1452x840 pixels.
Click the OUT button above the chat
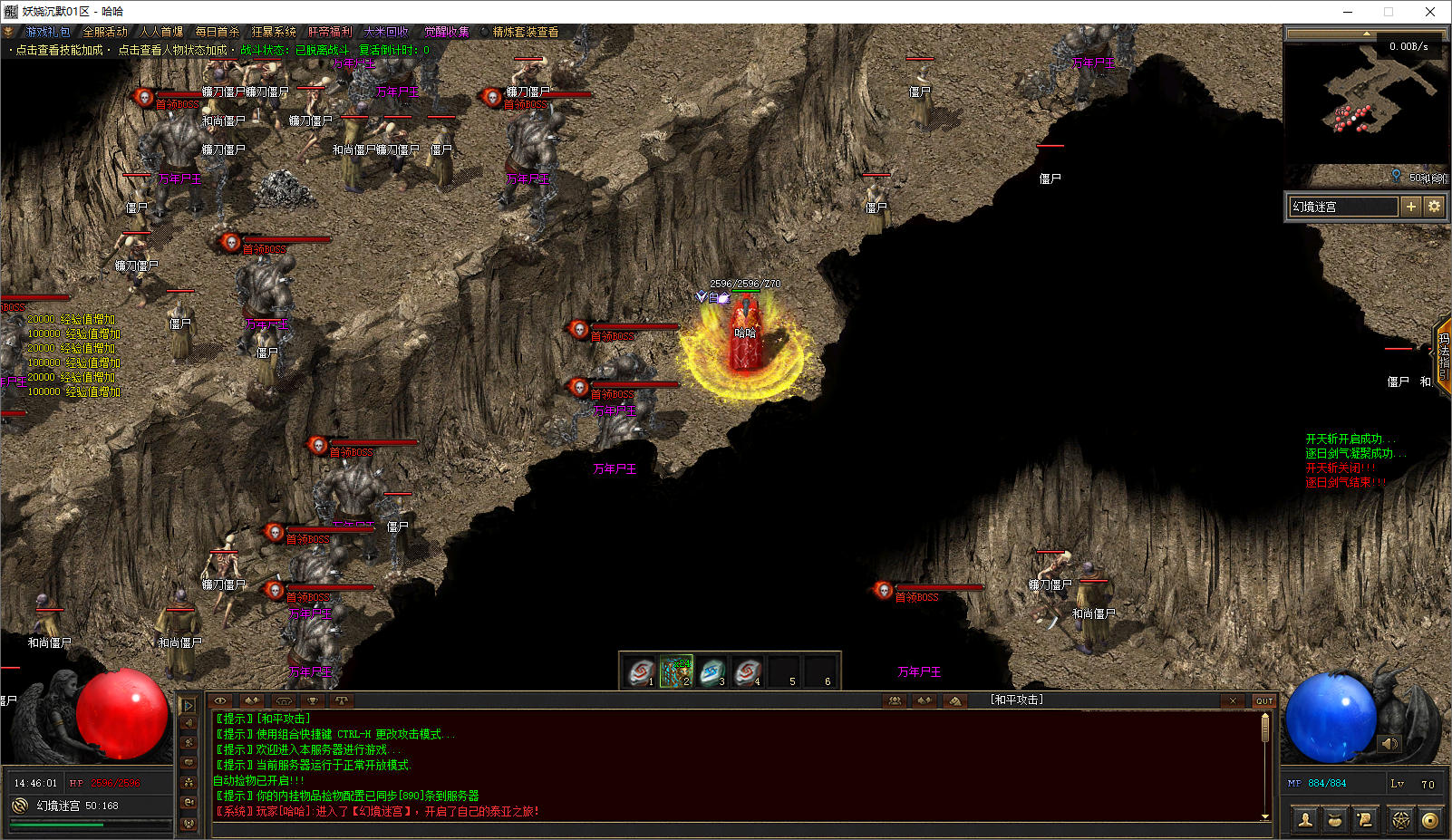[x=1263, y=700]
